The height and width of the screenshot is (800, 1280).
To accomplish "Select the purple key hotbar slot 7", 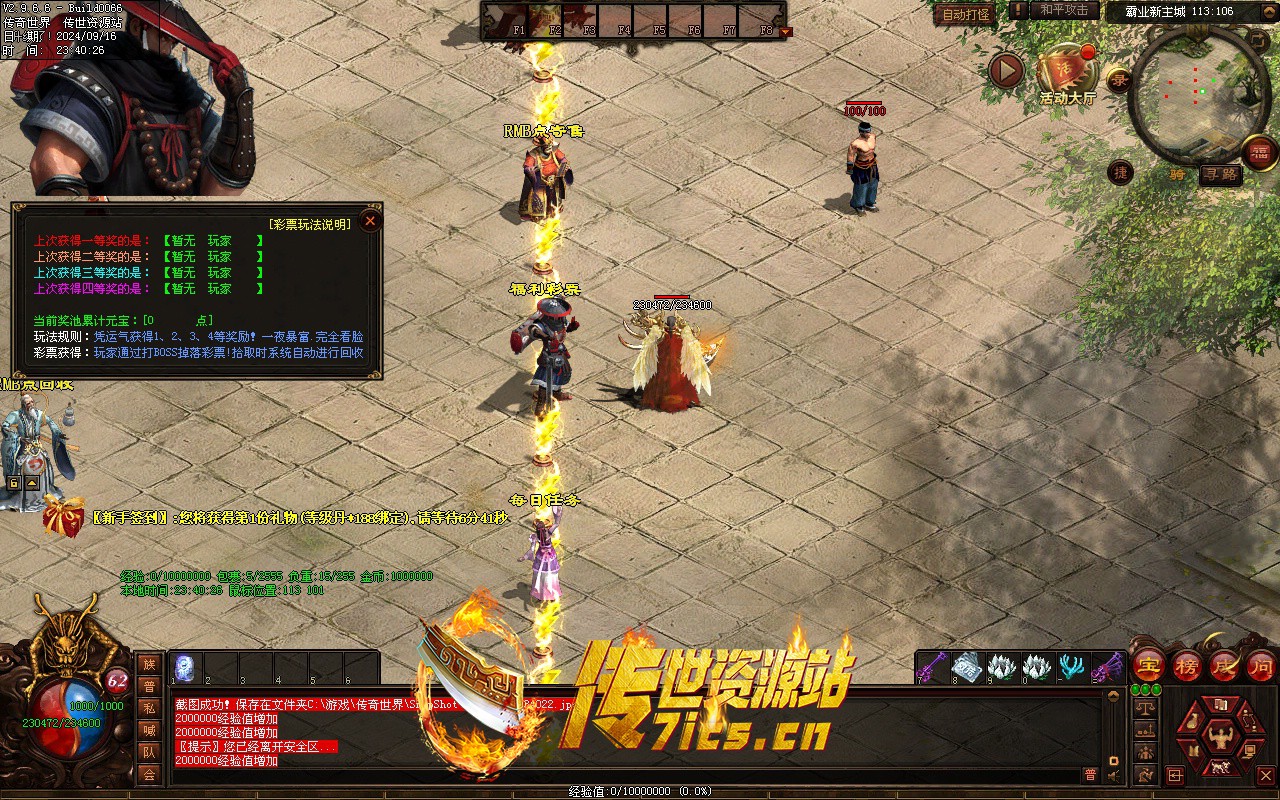I will [932, 666].
